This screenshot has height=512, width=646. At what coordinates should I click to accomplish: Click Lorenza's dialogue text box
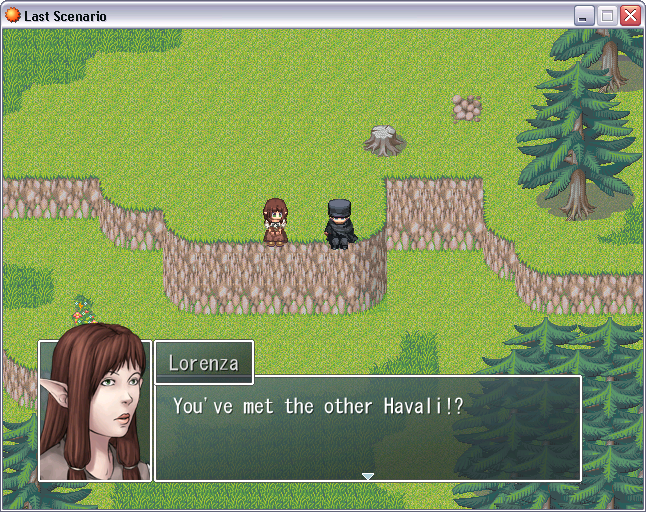[368, 428]
